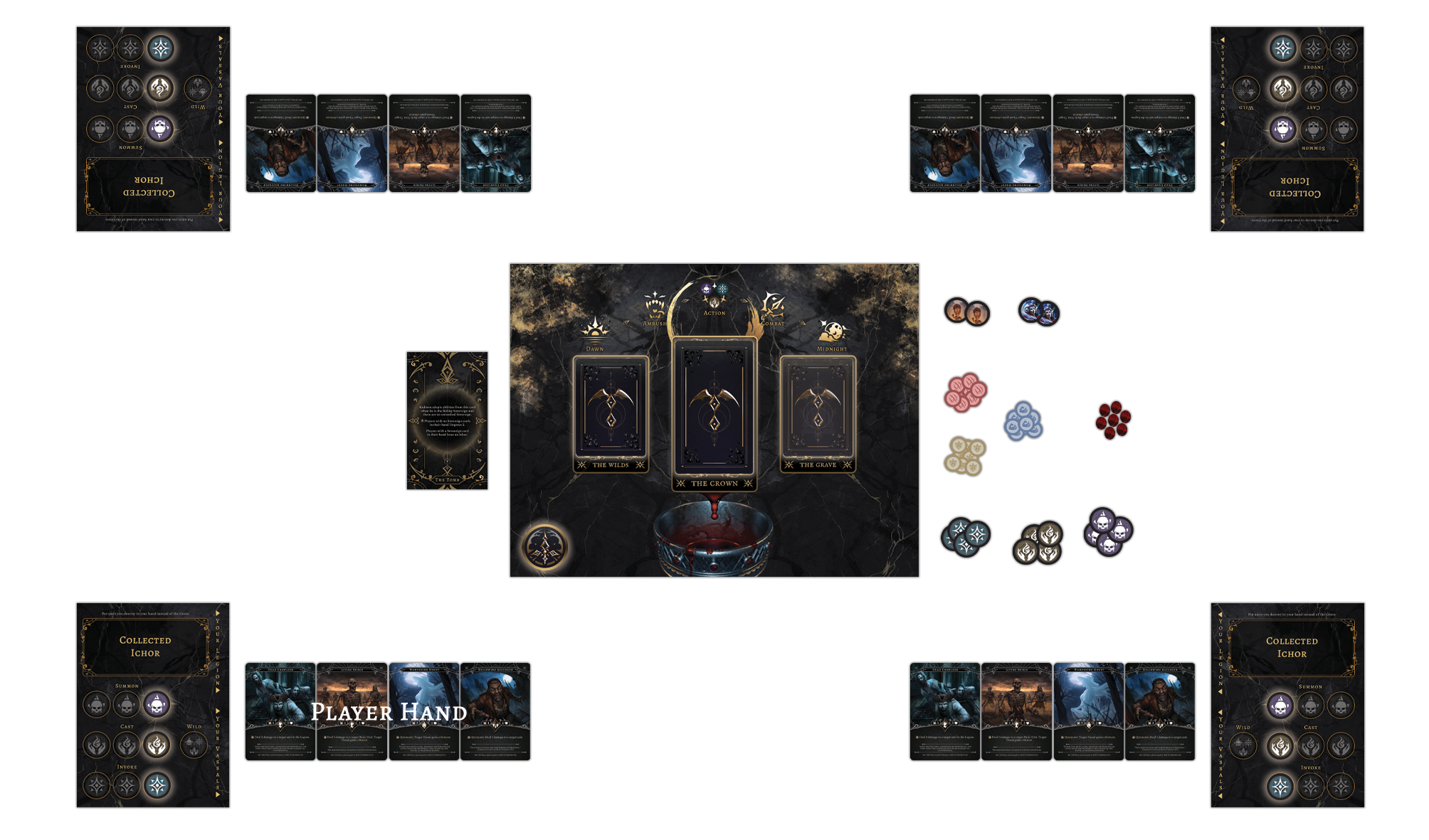Choose Wandering Ghost under the Player Hand label
The image size is (1429, 840).
click(x=423, y=711)
